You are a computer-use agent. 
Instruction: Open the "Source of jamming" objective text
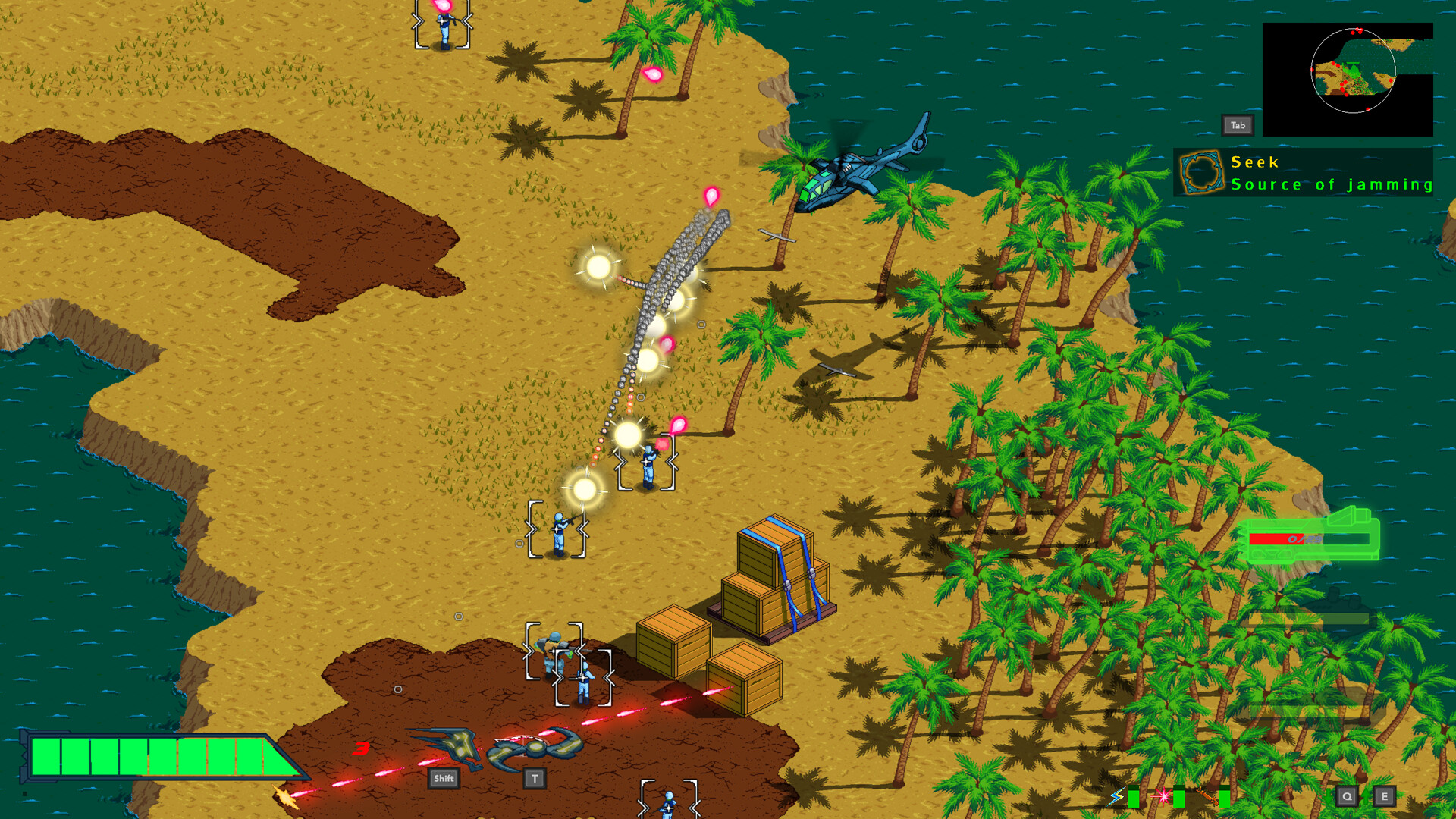point(1332,184)
